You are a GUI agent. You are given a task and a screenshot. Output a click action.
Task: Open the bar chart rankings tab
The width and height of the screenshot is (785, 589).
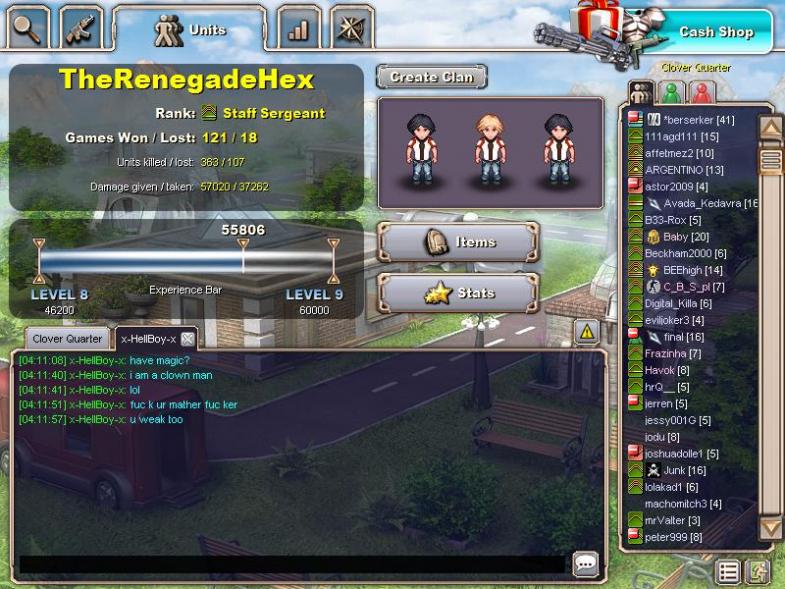pyautogui.click(x=298, y=28)
